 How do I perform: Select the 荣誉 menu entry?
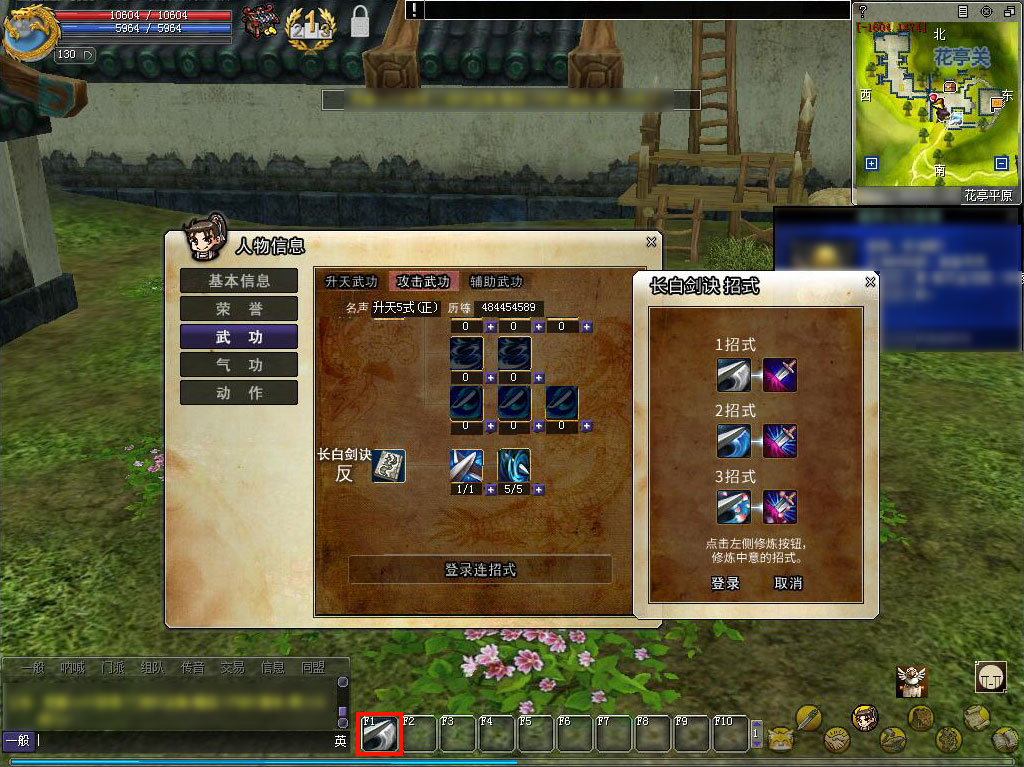coord(239,309)
